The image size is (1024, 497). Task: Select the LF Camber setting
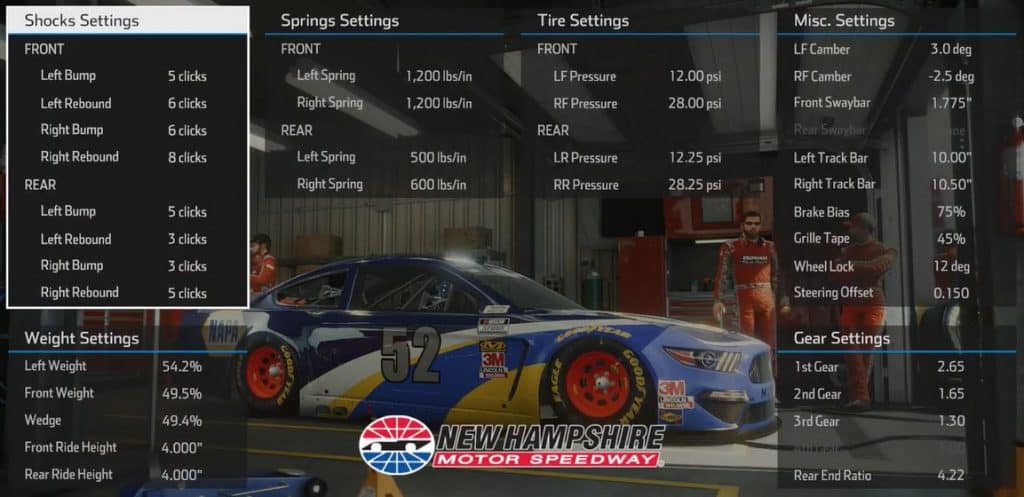(882, 49)
